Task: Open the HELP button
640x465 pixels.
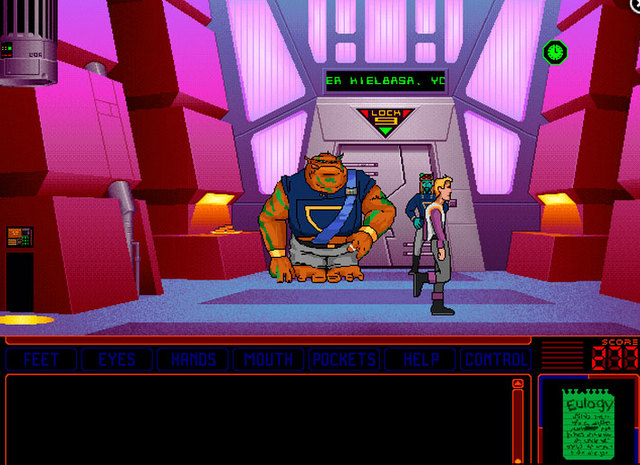Action: pos(421,360)
